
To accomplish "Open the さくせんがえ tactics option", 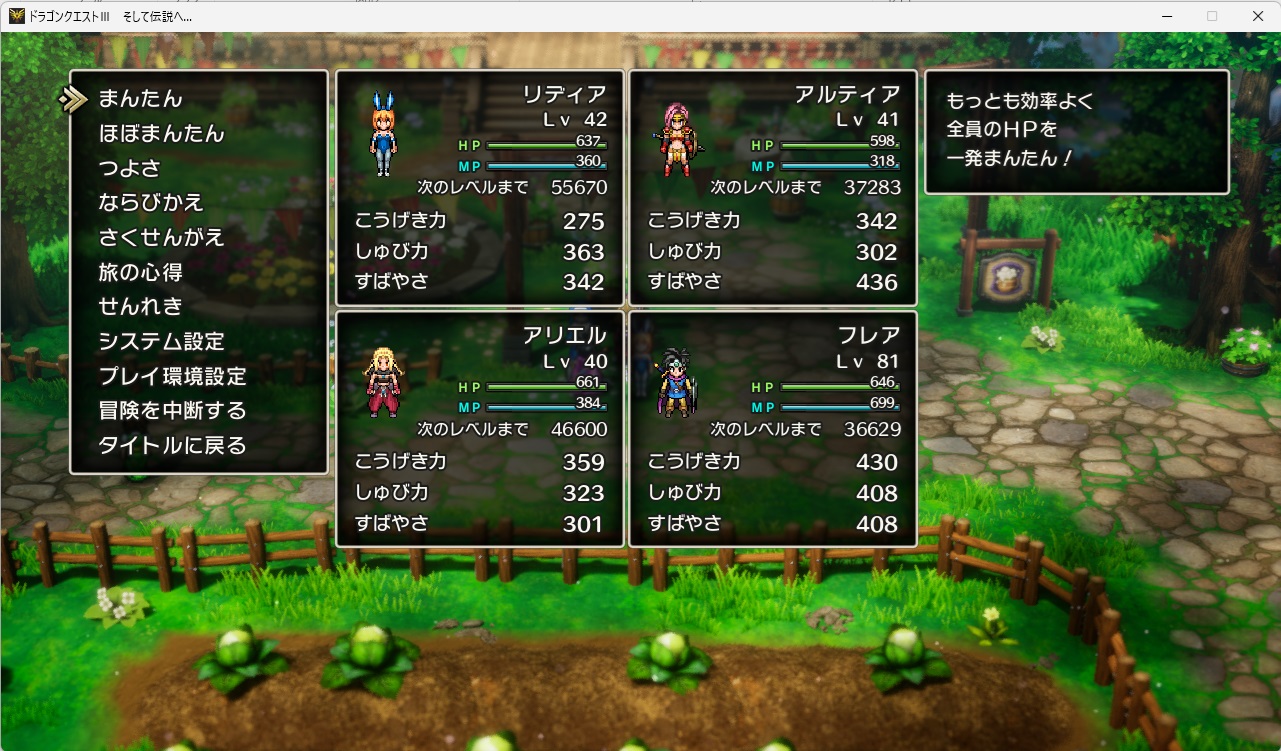I will tap(161, 238).
